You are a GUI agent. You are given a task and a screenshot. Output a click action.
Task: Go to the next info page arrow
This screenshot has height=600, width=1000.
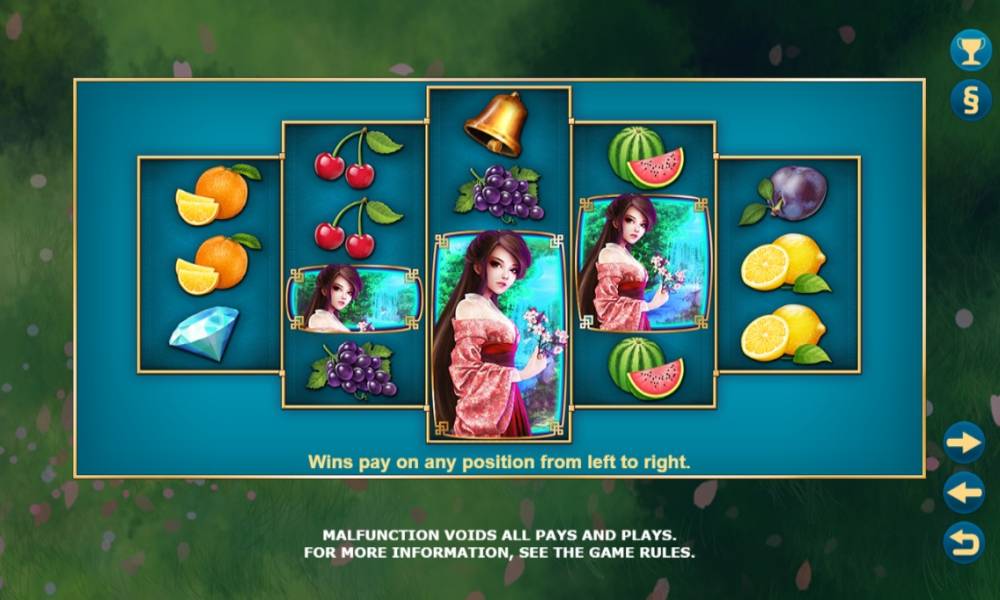964,442
